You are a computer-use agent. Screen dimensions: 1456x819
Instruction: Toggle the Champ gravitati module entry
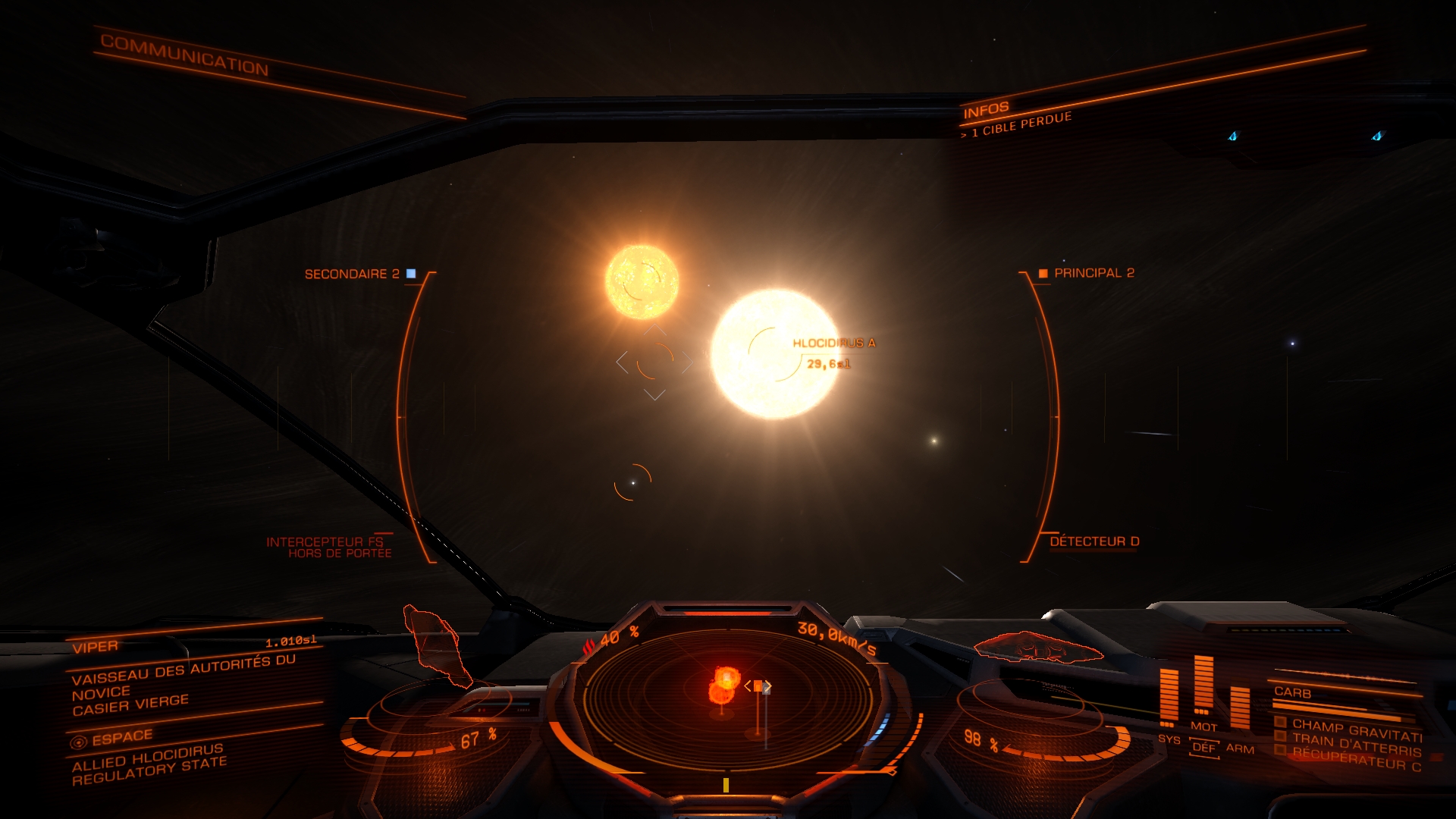[x=1356, y=730]
